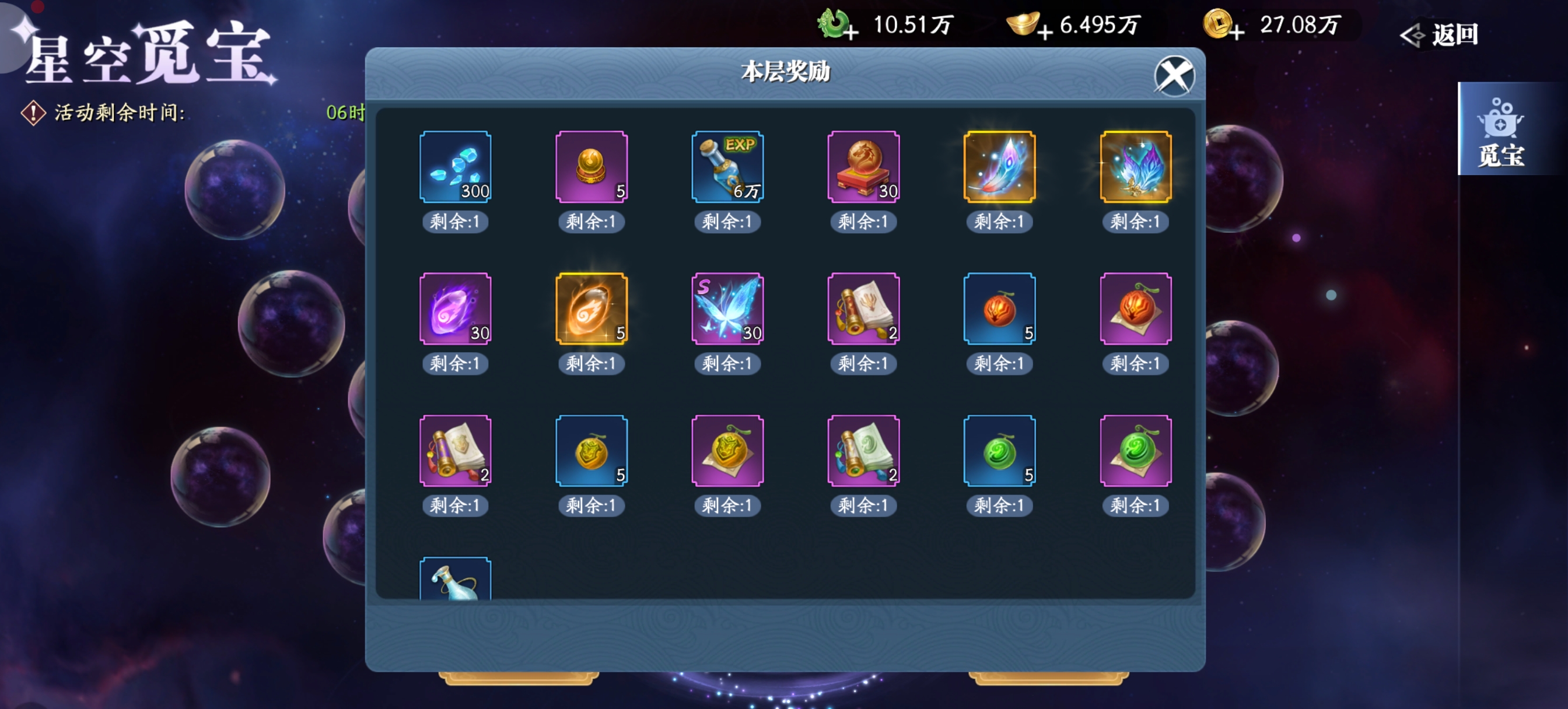Select the golden orb on purple background
The height and width of the screenshot is (709, 1568).
coord(591,167)
